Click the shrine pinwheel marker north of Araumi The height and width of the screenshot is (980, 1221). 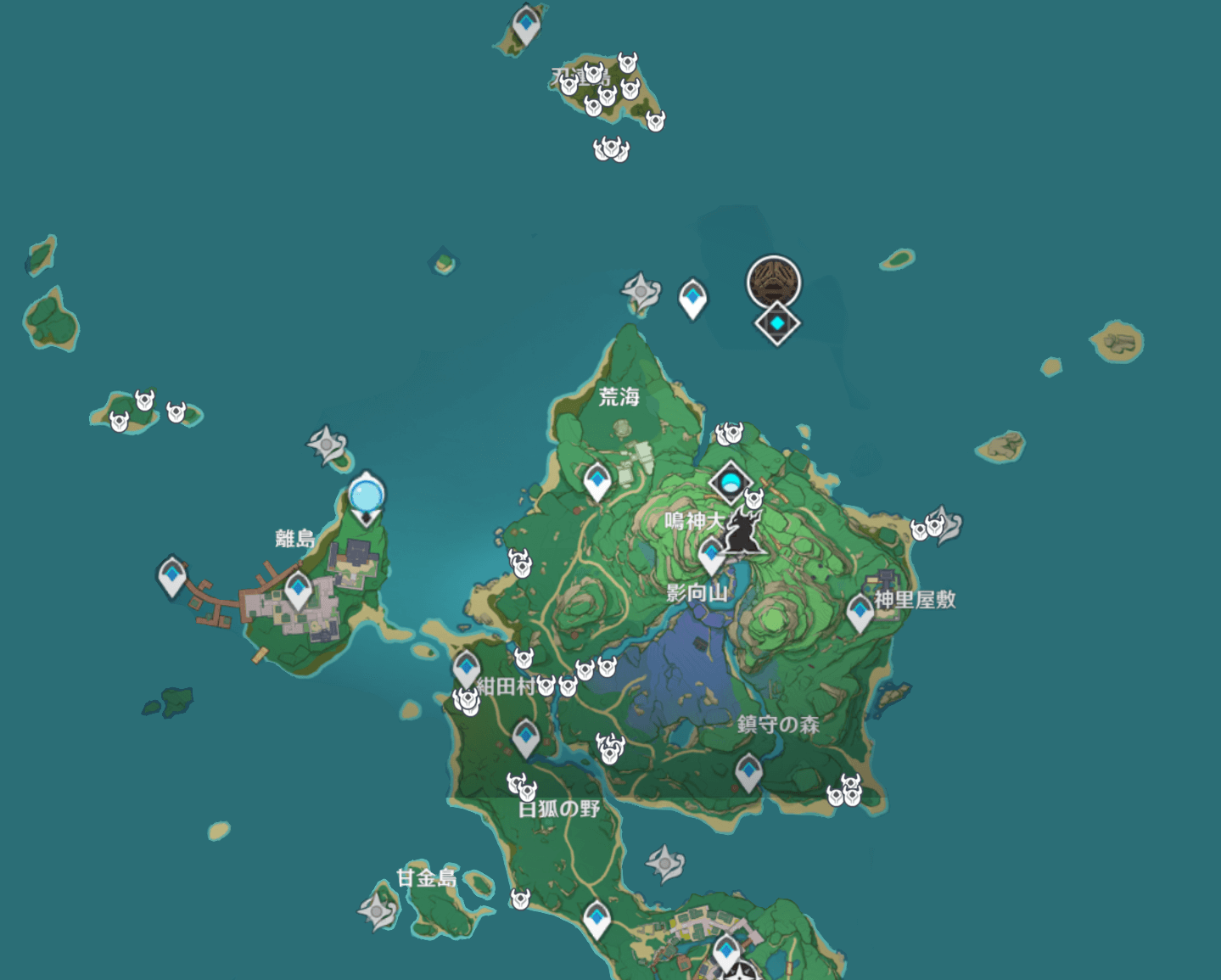pyautogui.click(x=639, y=289)
